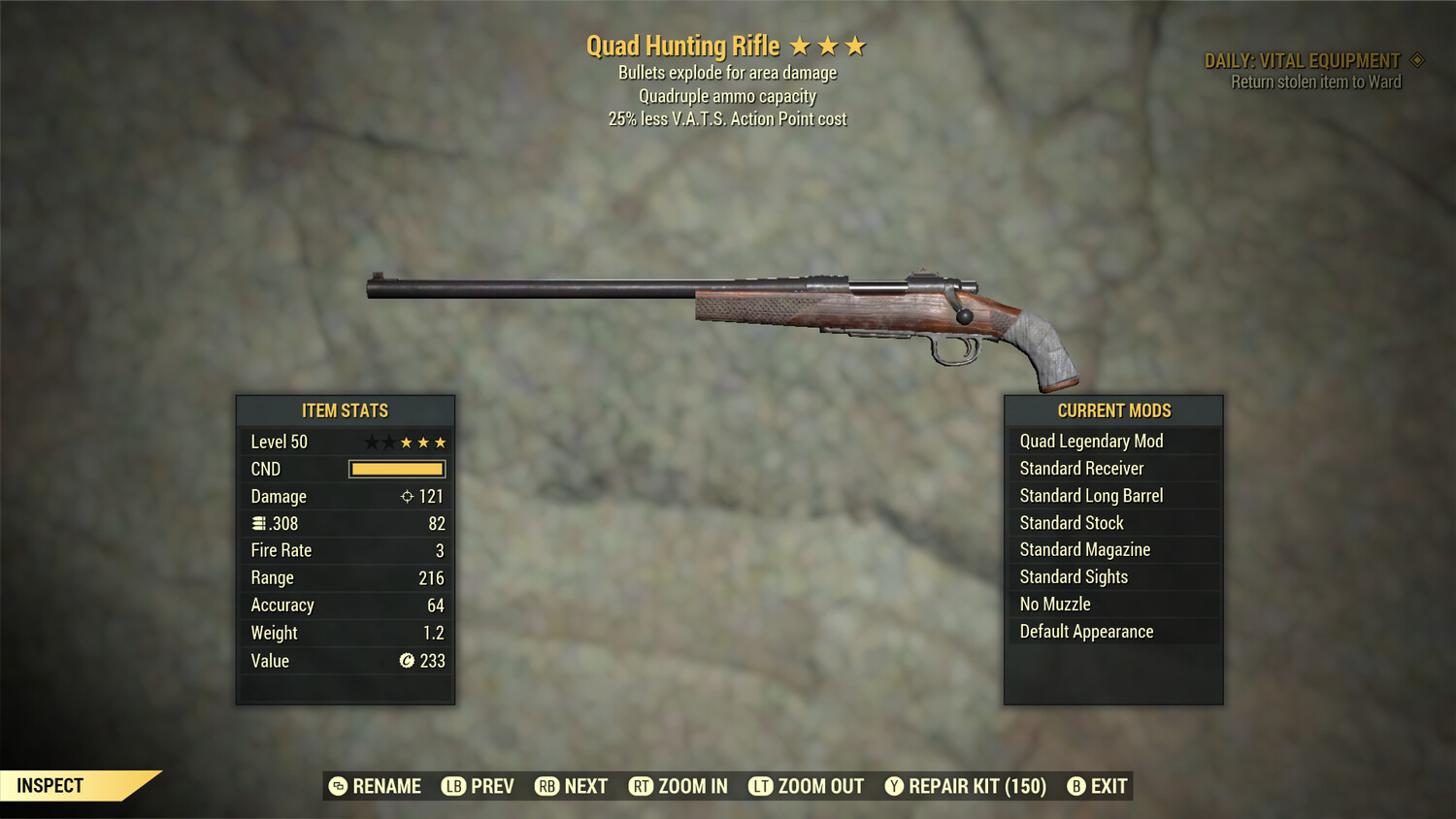Click the LB controller icon for PREV

point(450,786)
